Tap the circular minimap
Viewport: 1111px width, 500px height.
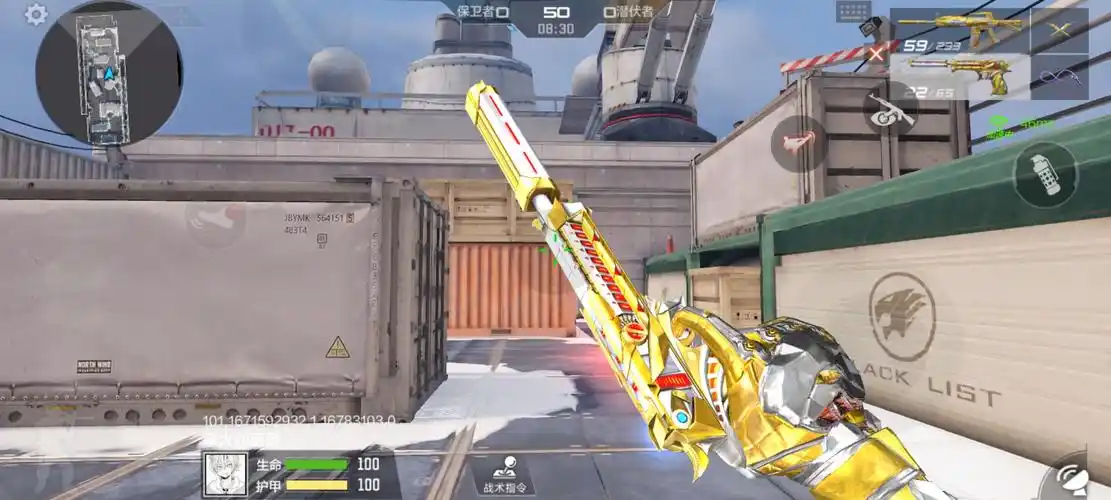[108, 72]
